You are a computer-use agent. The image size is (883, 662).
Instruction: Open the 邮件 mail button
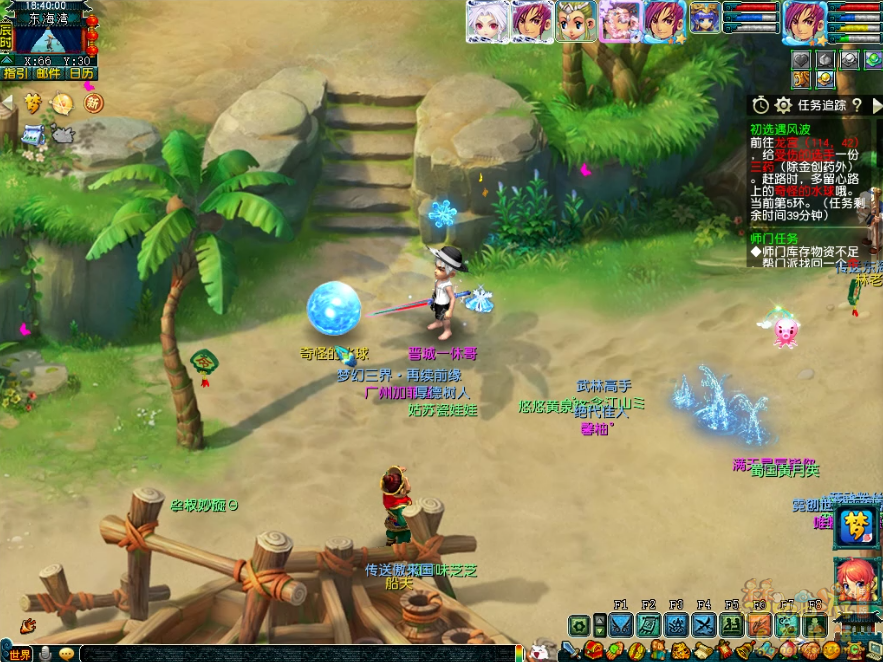pos(47,73)
